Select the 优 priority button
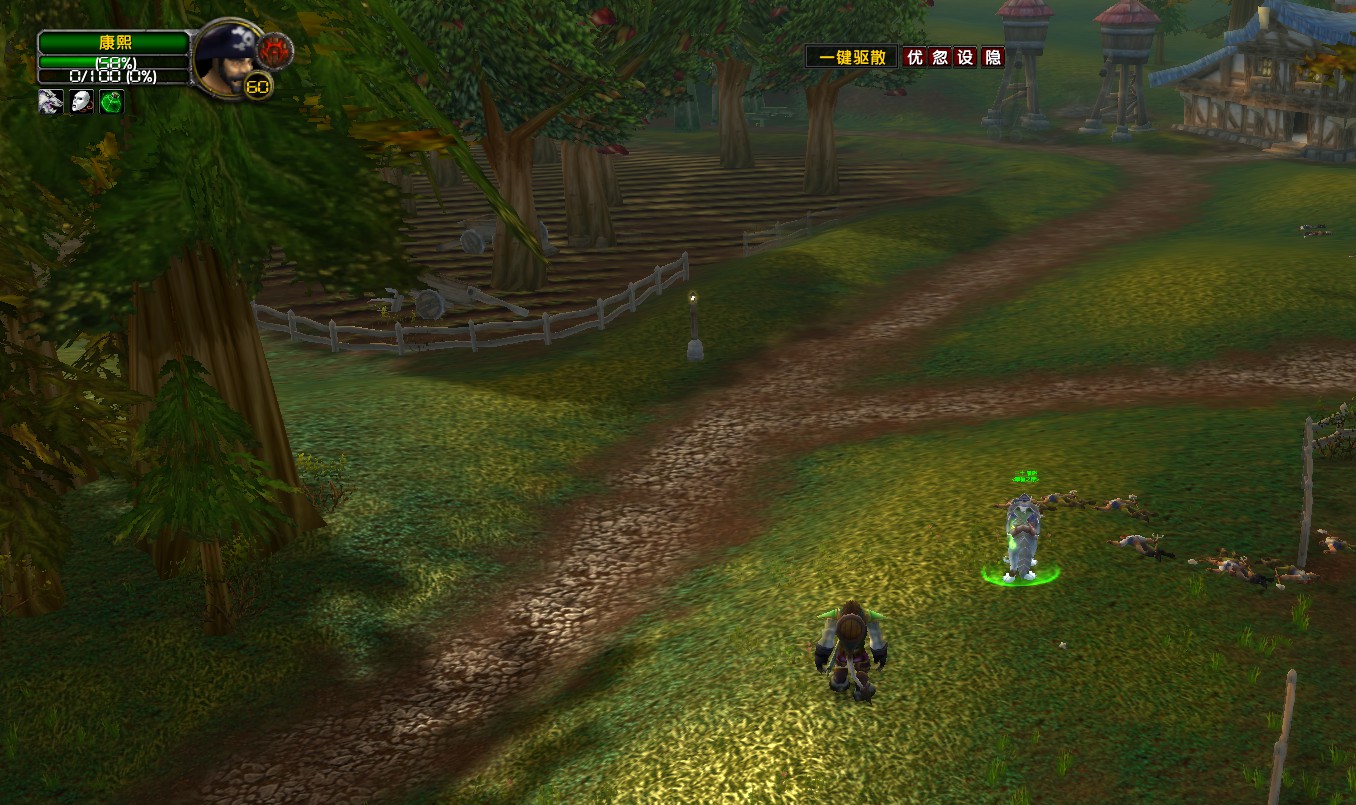This screenshot has width=1356, height=805. [x=914, y=57]
